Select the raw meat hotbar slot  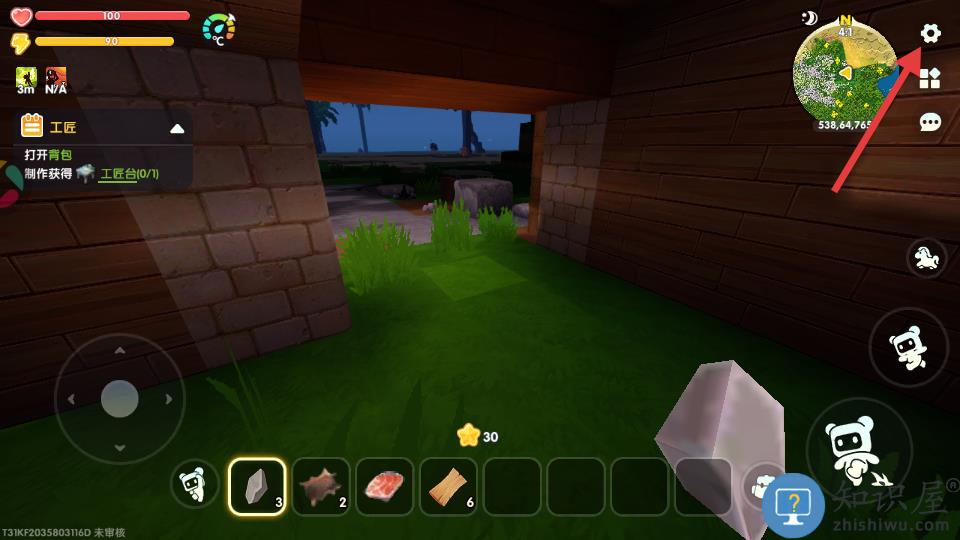[385, 487]
